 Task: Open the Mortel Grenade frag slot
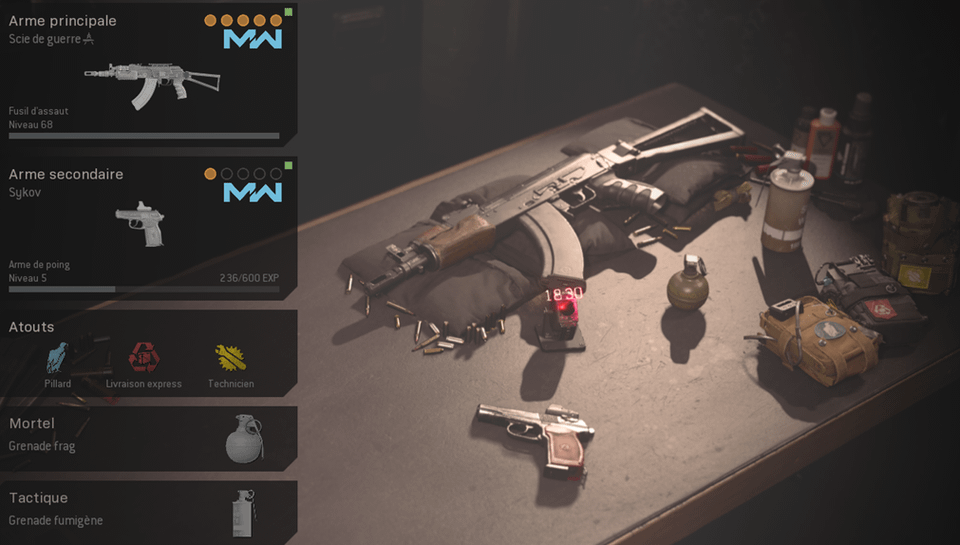tap(148, 437)
